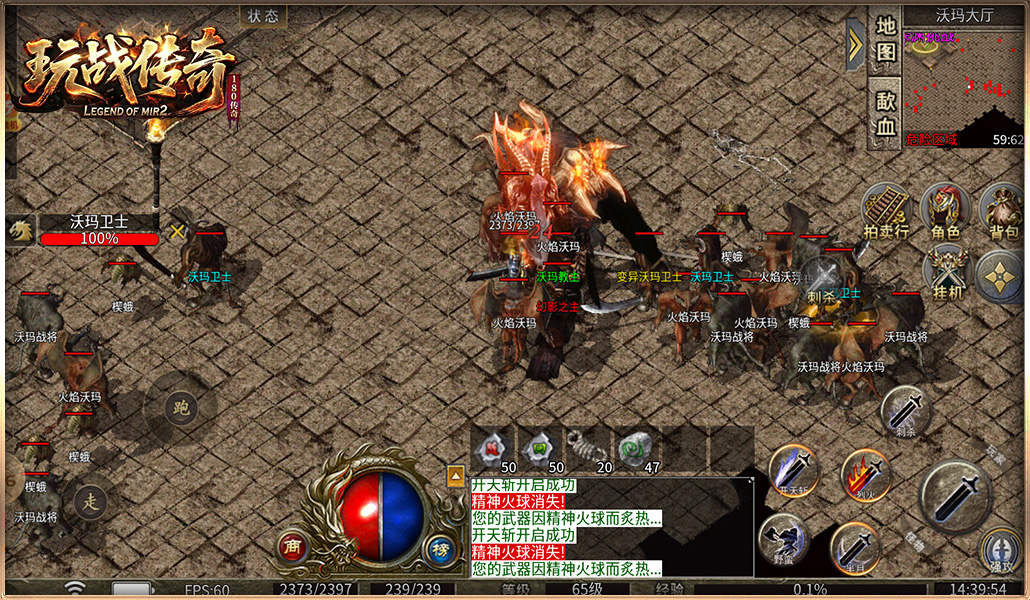Open the 拍卖行 auction house
This screenshot has width=1030, height=600.
[886, 212]
